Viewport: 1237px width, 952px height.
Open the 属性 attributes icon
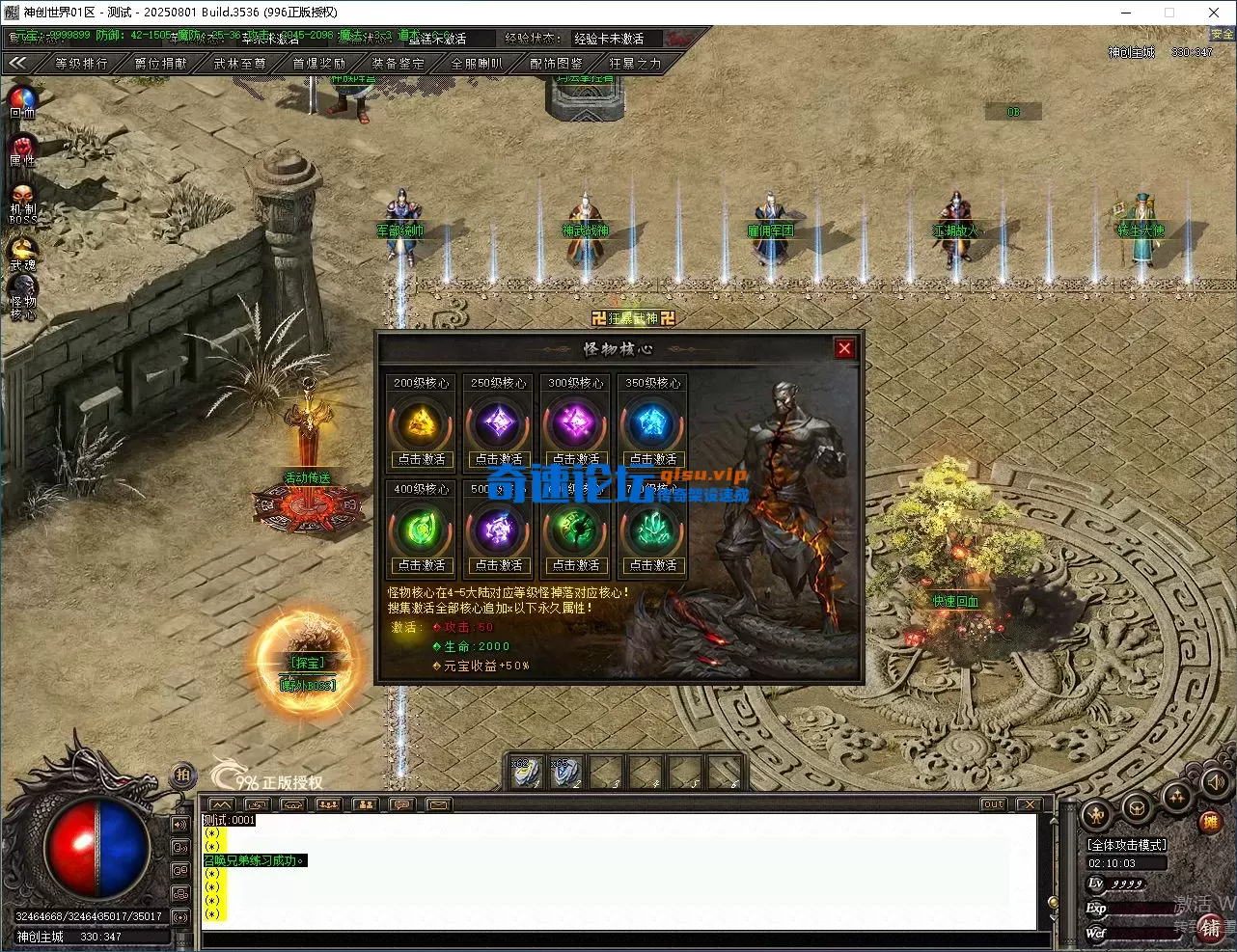coord(22,149)
